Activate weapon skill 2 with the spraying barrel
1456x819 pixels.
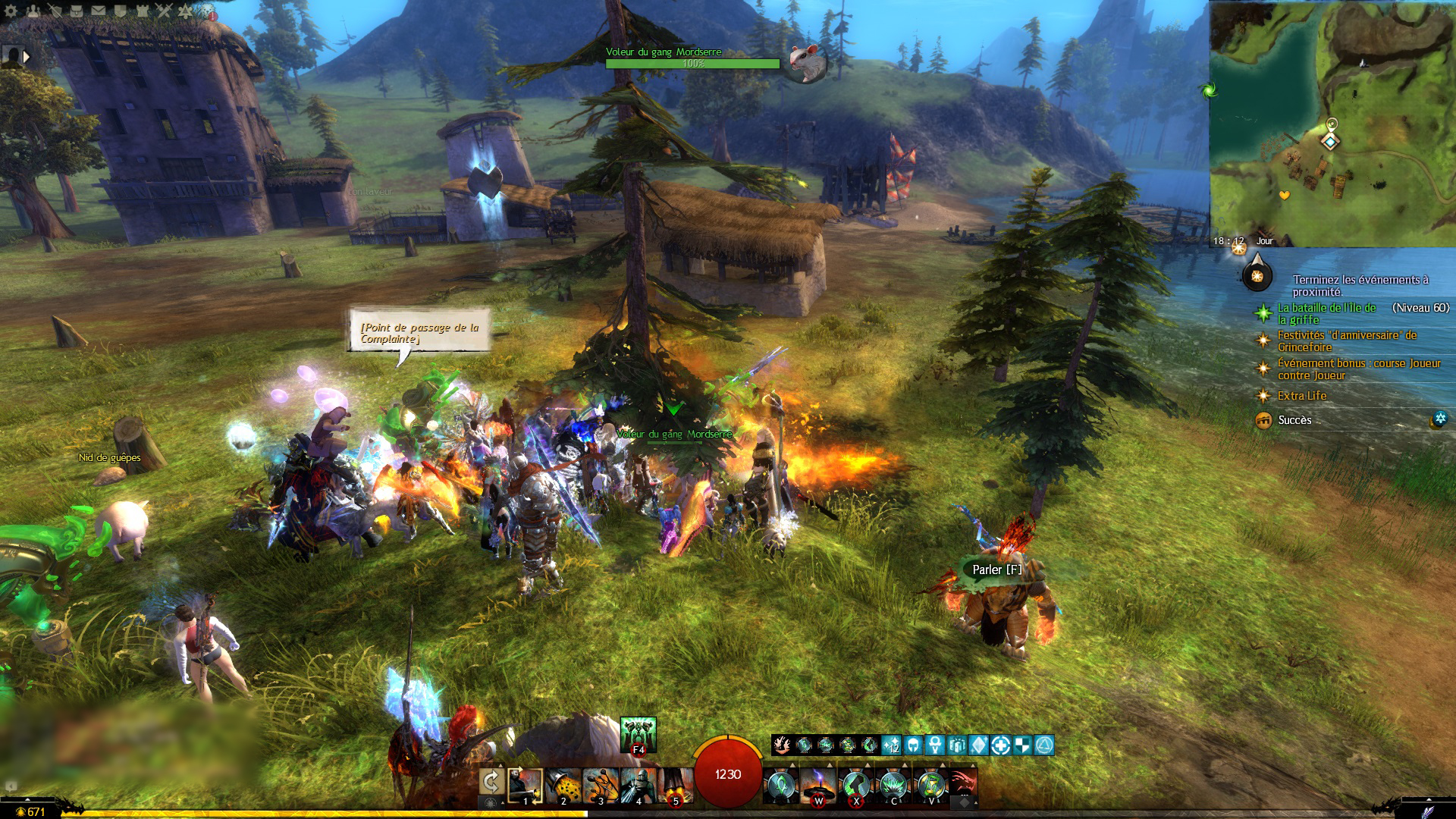click(563, 785)
